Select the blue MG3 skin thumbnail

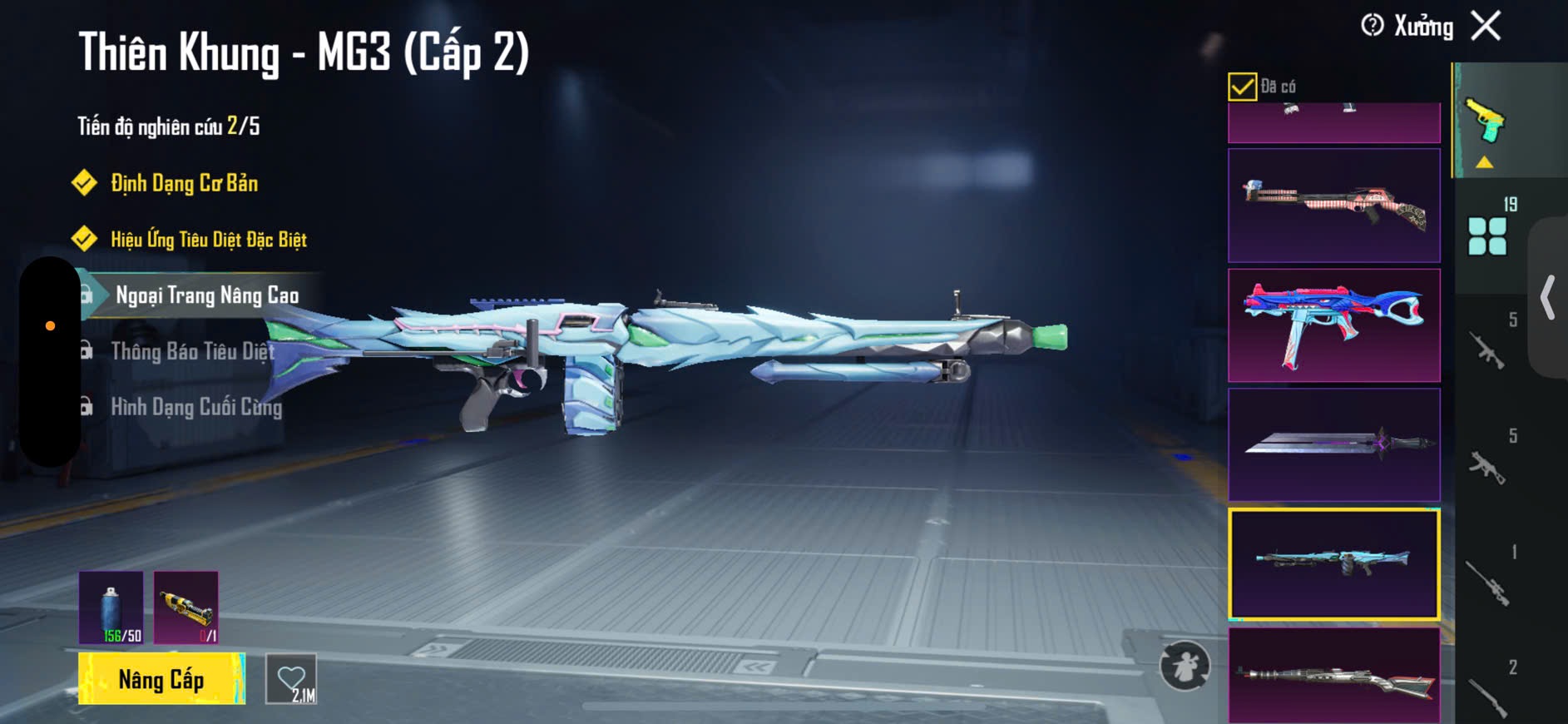point(1333,564)
